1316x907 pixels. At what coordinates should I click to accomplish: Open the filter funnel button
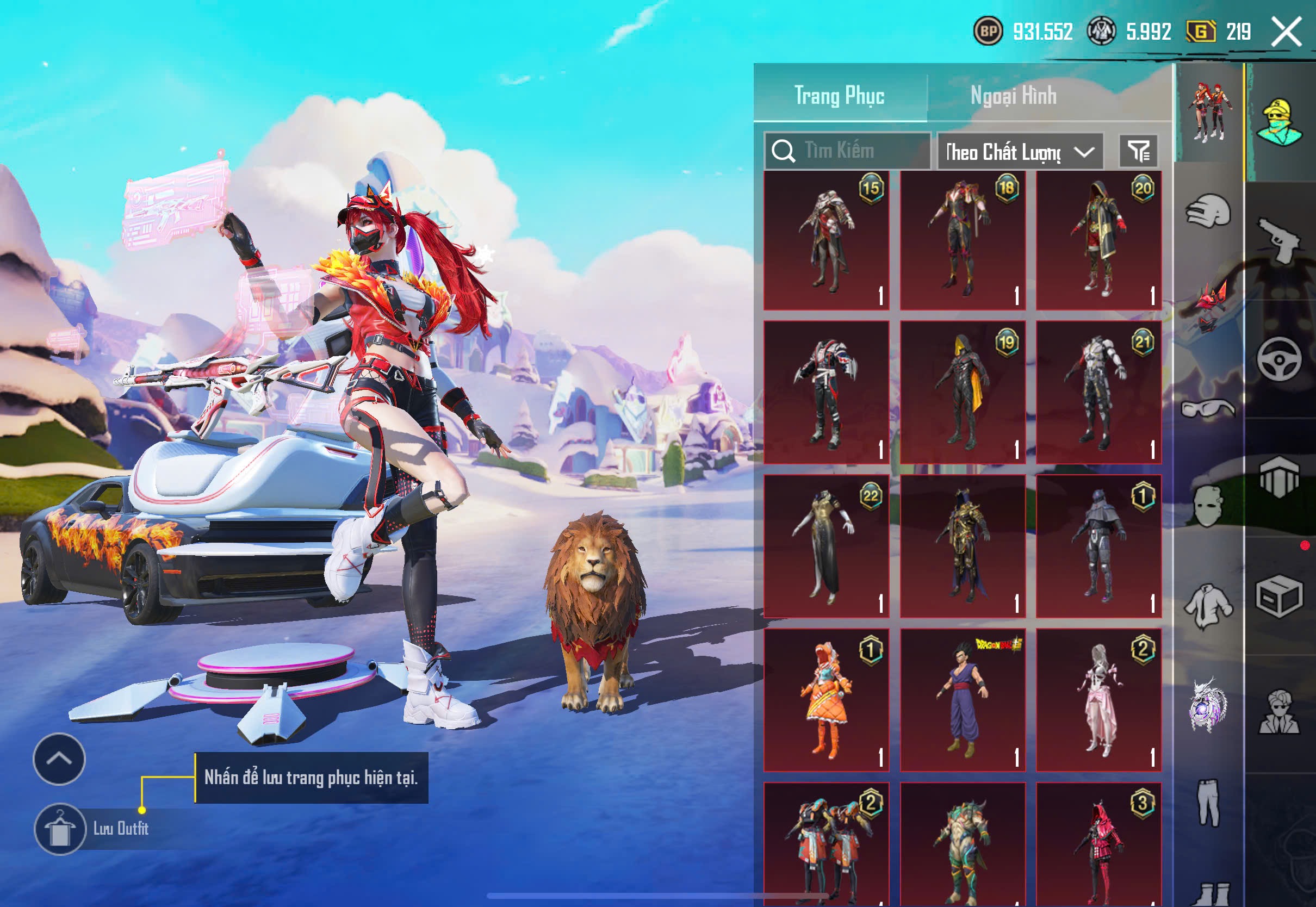[x=1138, y=151]
